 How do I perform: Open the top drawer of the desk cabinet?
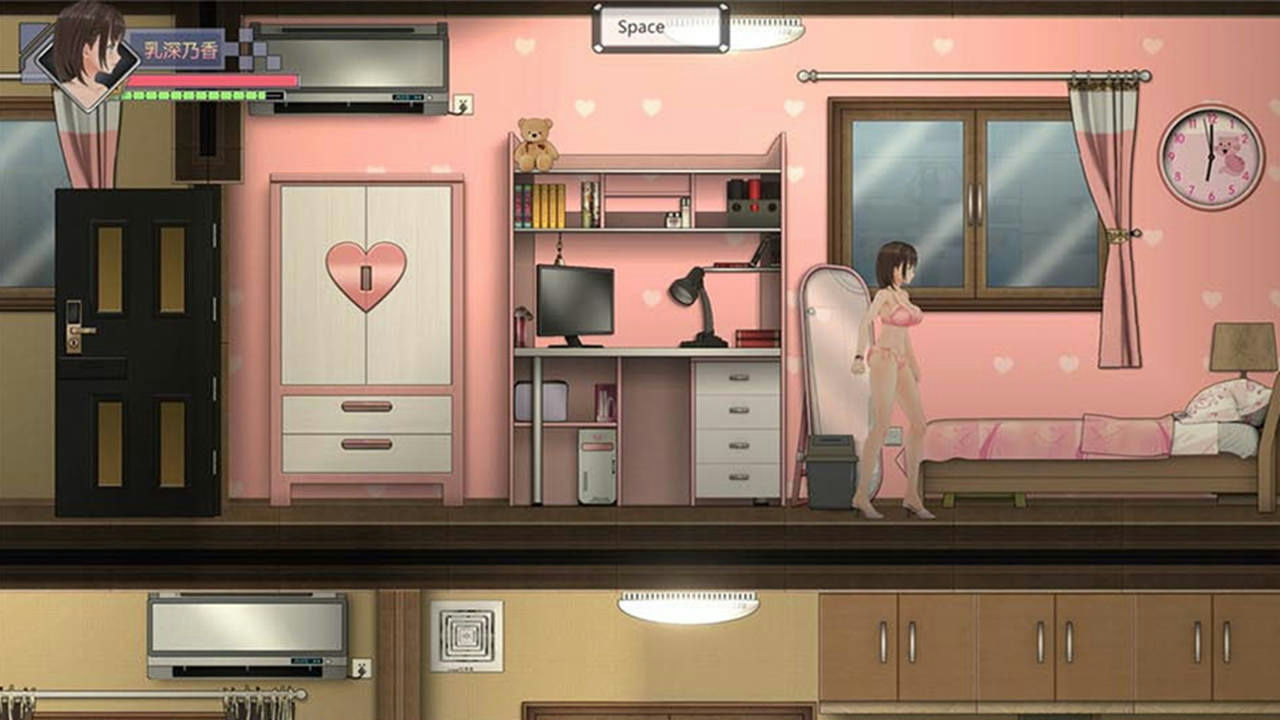[x=737, y=378]
